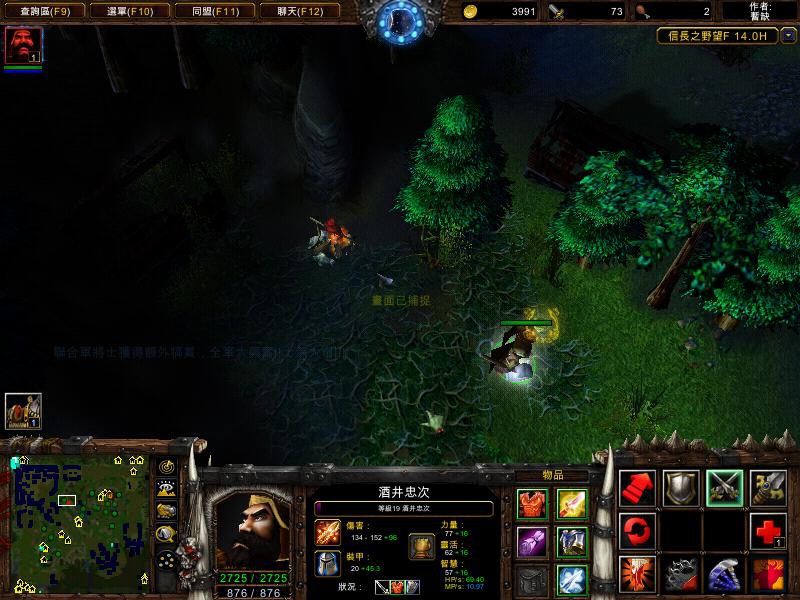
Task: Select the blue-white plate armor item
Action: [571, 542]
